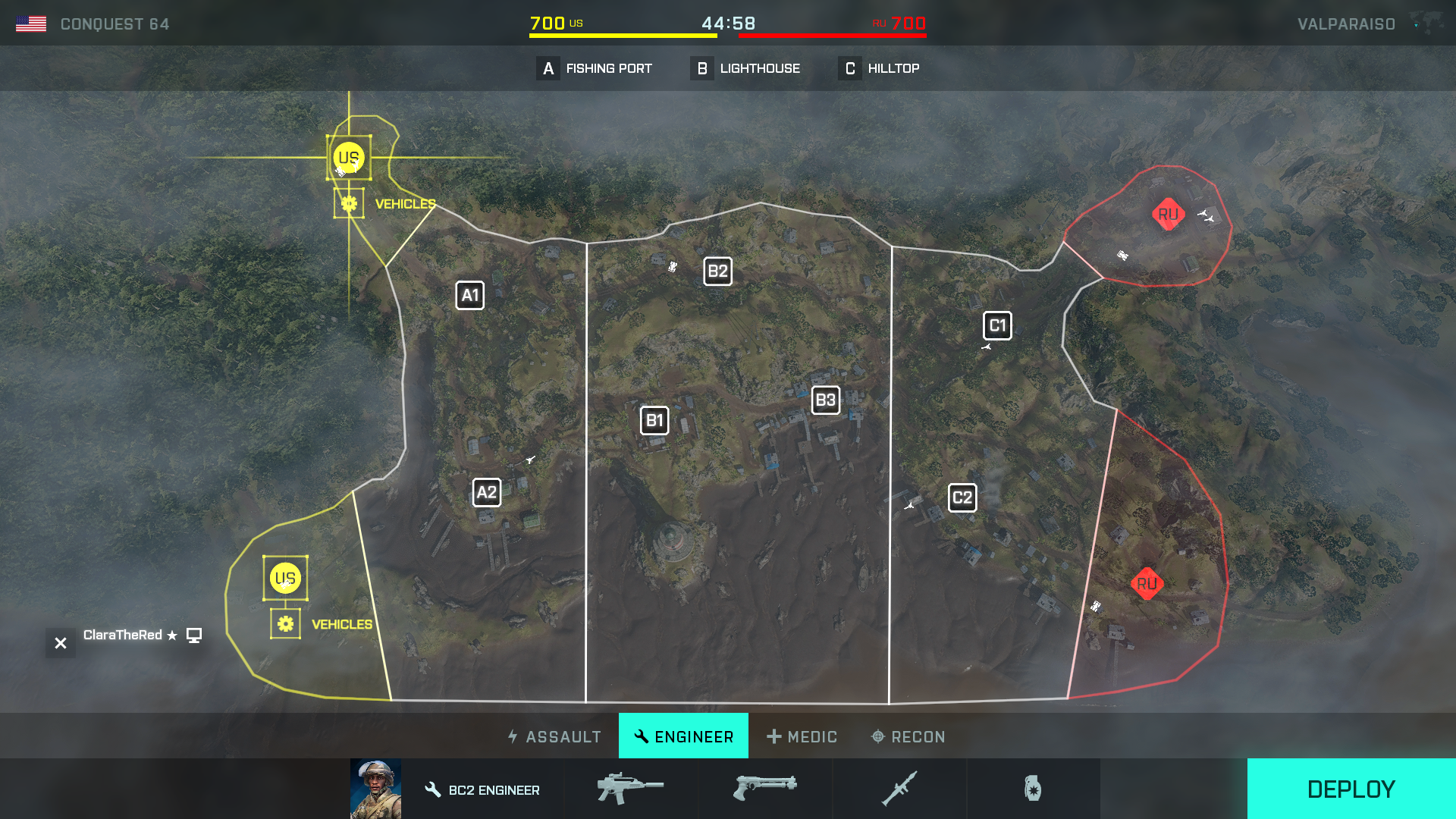Select capture point C1 marker
This screenshot has height=819, width=1456.
[997, 325]
